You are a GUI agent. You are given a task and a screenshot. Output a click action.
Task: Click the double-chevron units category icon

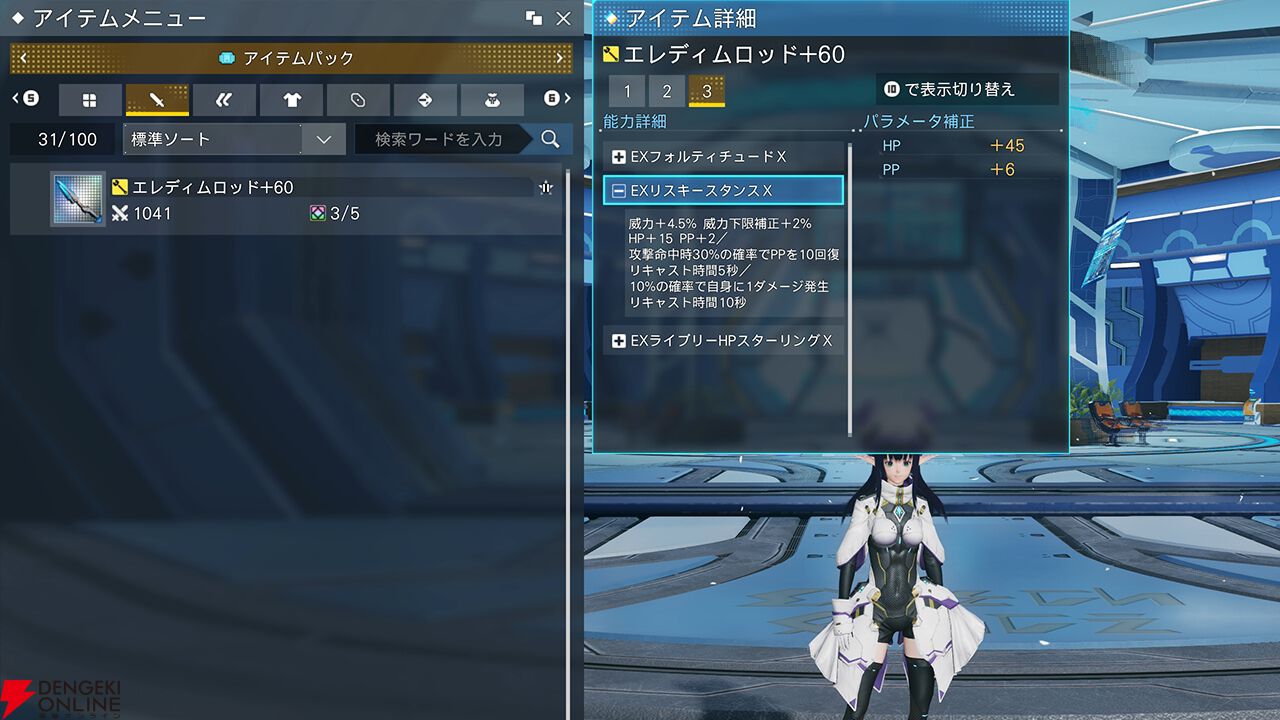tap(224, 100)
